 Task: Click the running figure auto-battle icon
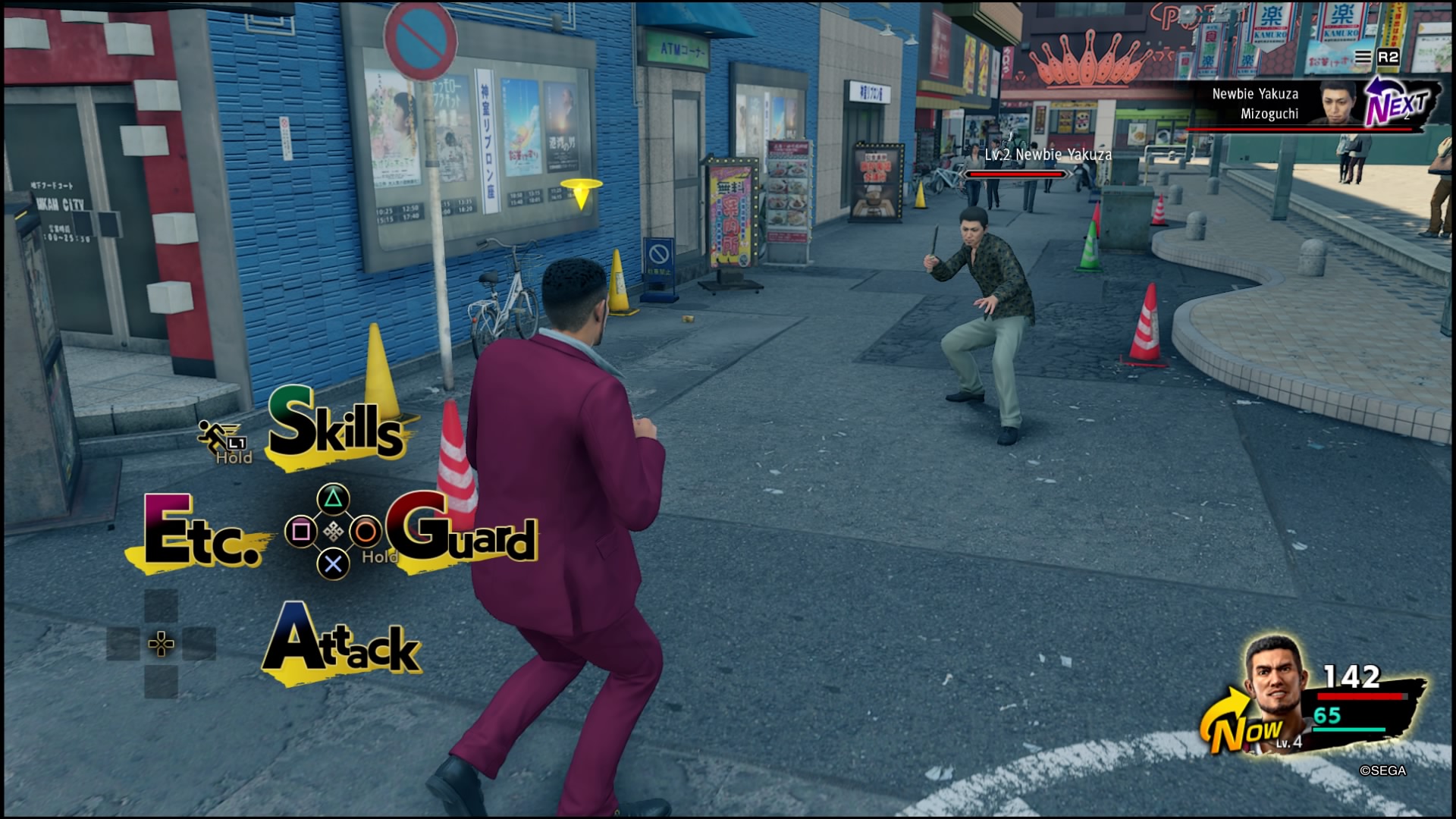(215, 435)
